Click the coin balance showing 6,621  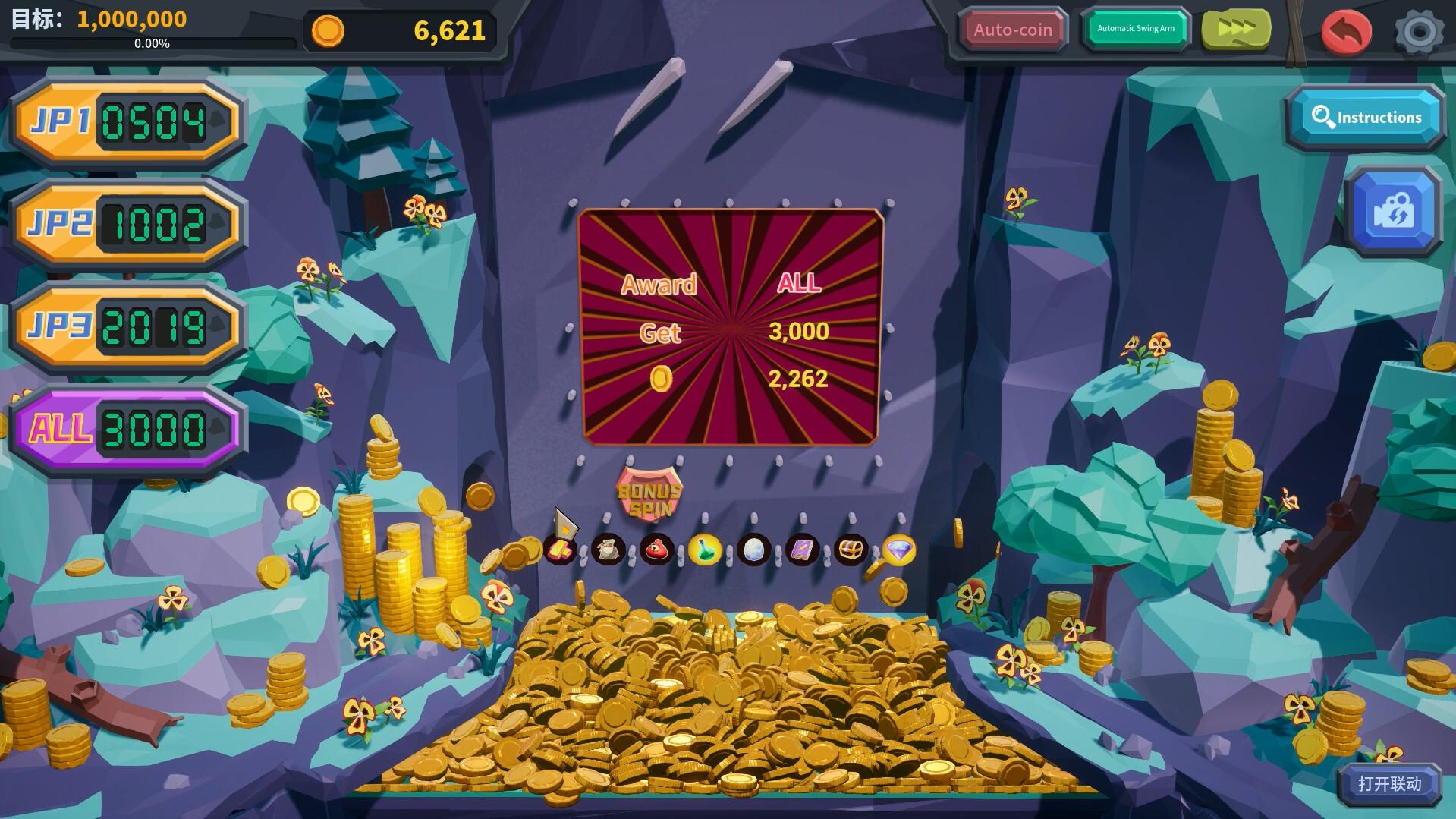tap(402, 31)
